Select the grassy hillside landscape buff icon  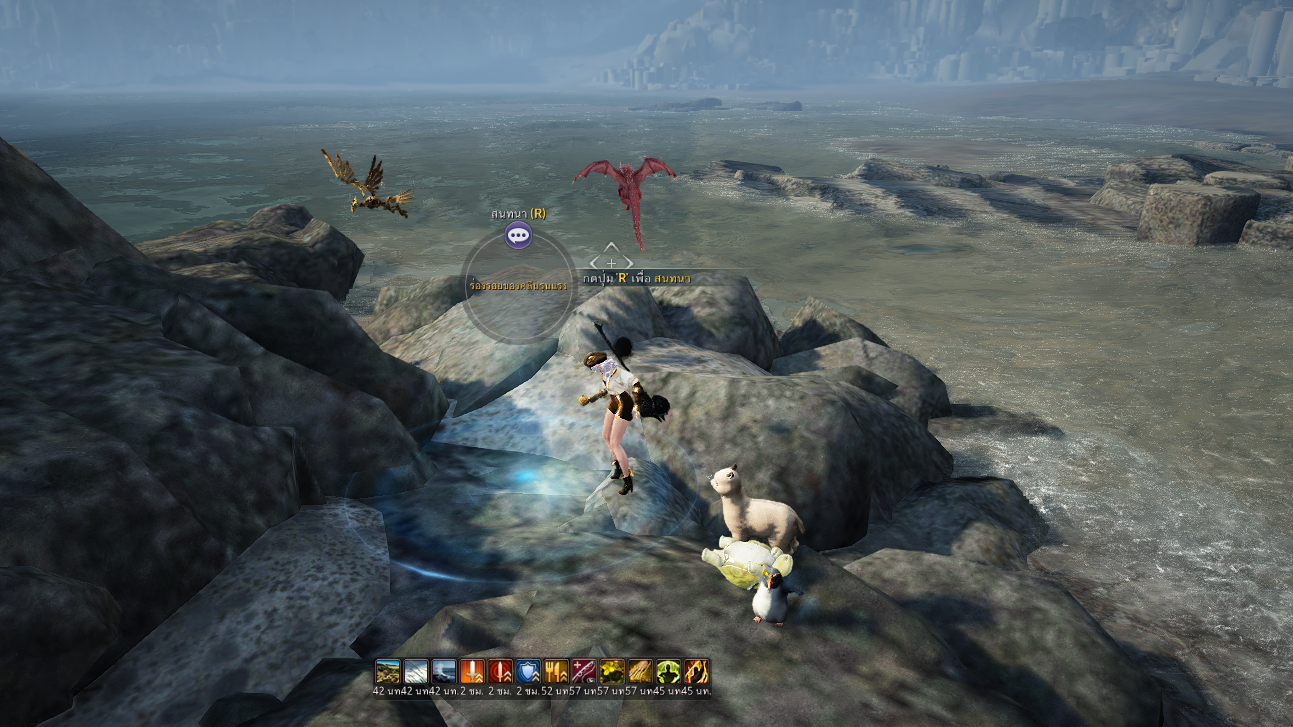pos(387,671)
